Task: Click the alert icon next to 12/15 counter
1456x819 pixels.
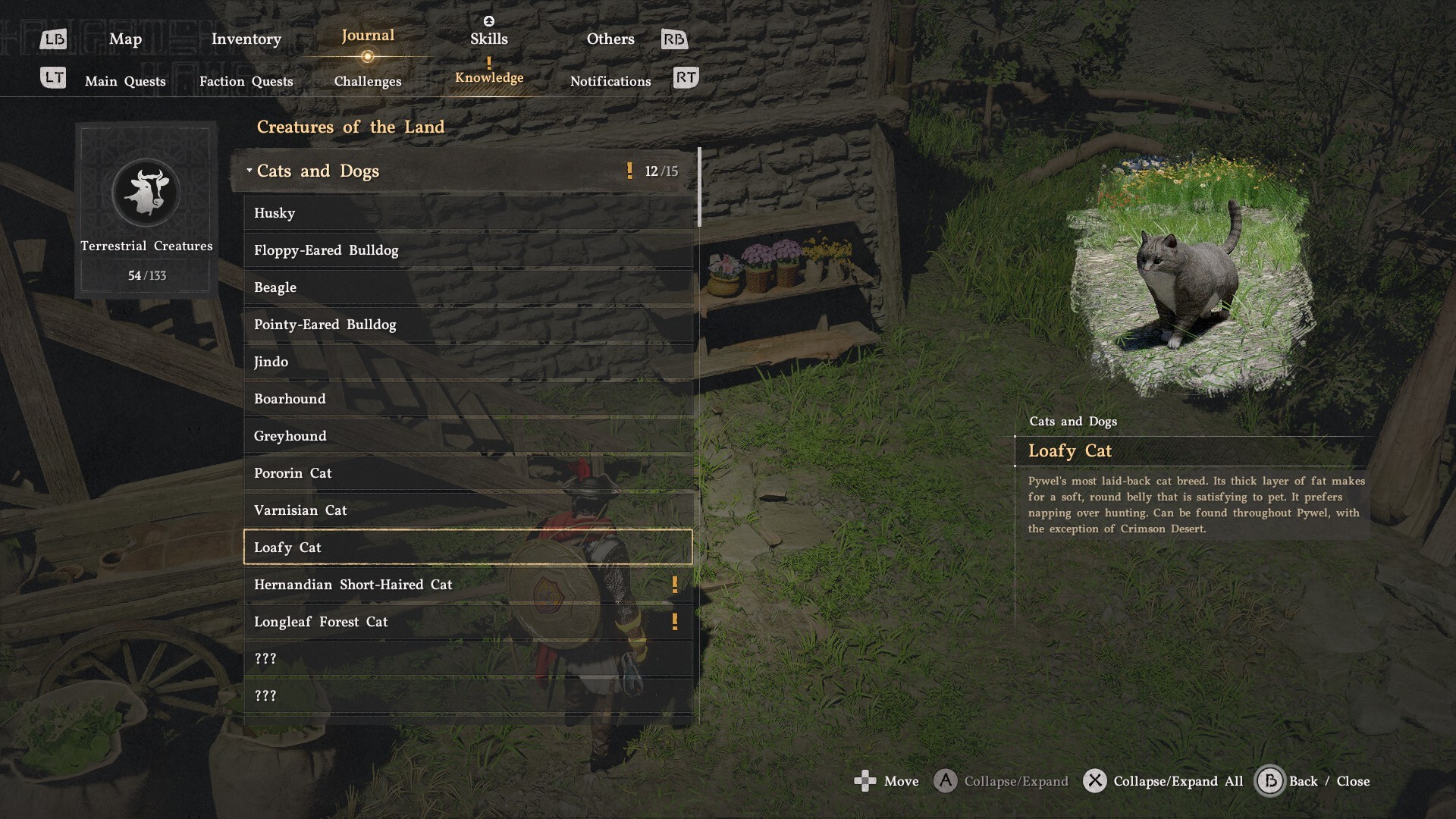Action: coord(630,171)
